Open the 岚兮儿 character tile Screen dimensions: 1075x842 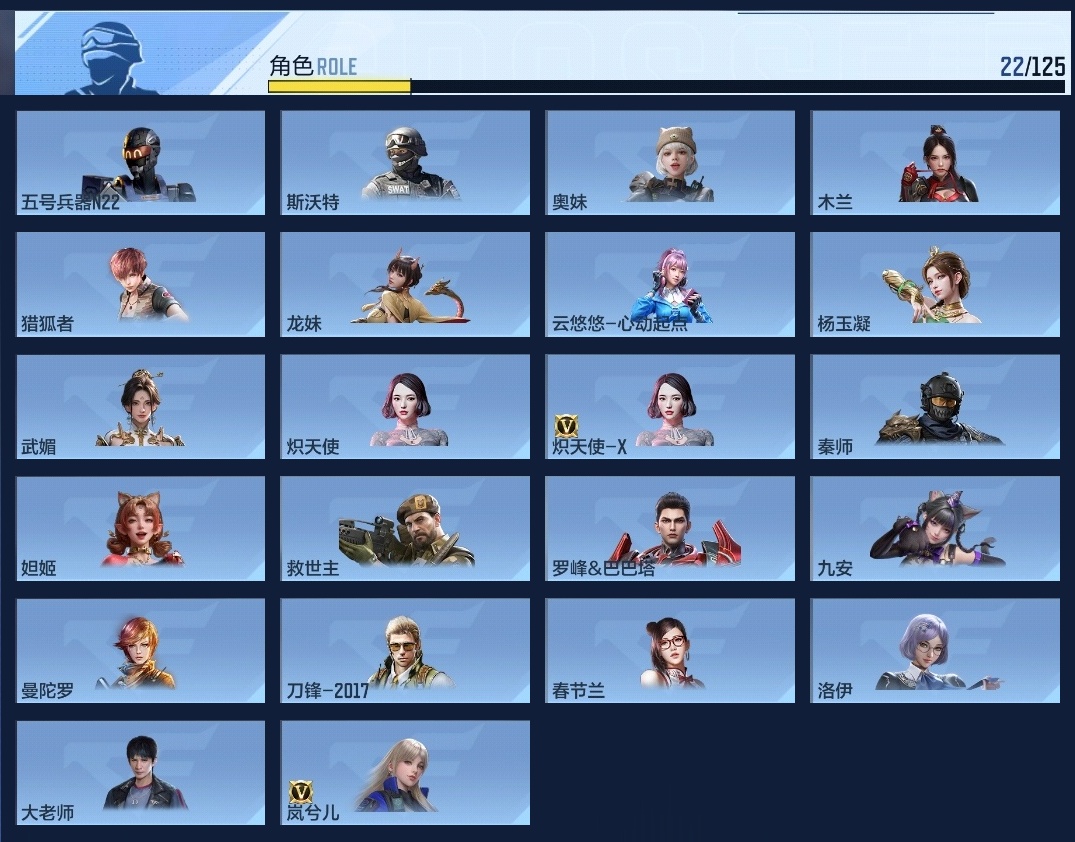405,773
